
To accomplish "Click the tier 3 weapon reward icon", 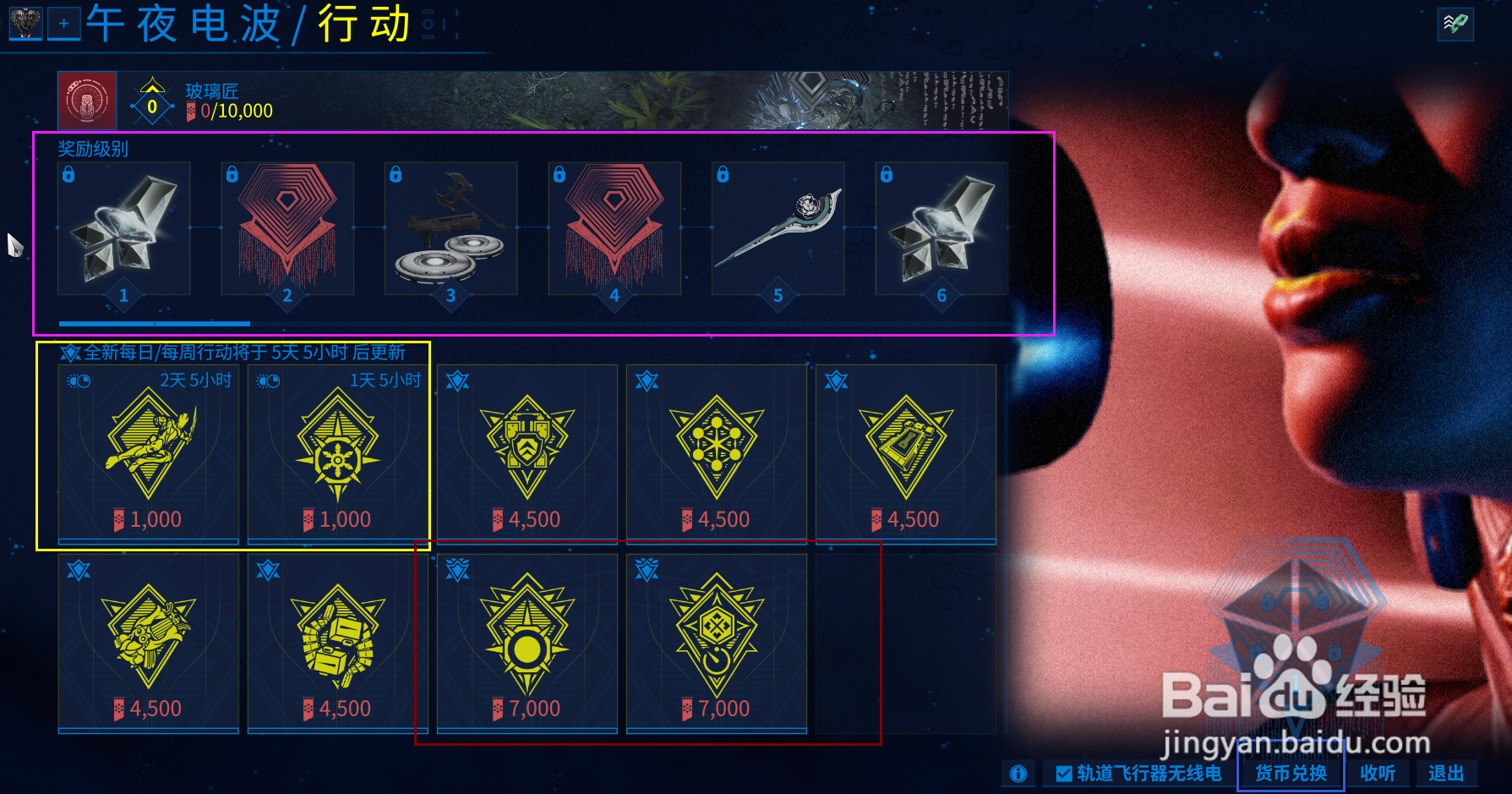I will [450, 228].
